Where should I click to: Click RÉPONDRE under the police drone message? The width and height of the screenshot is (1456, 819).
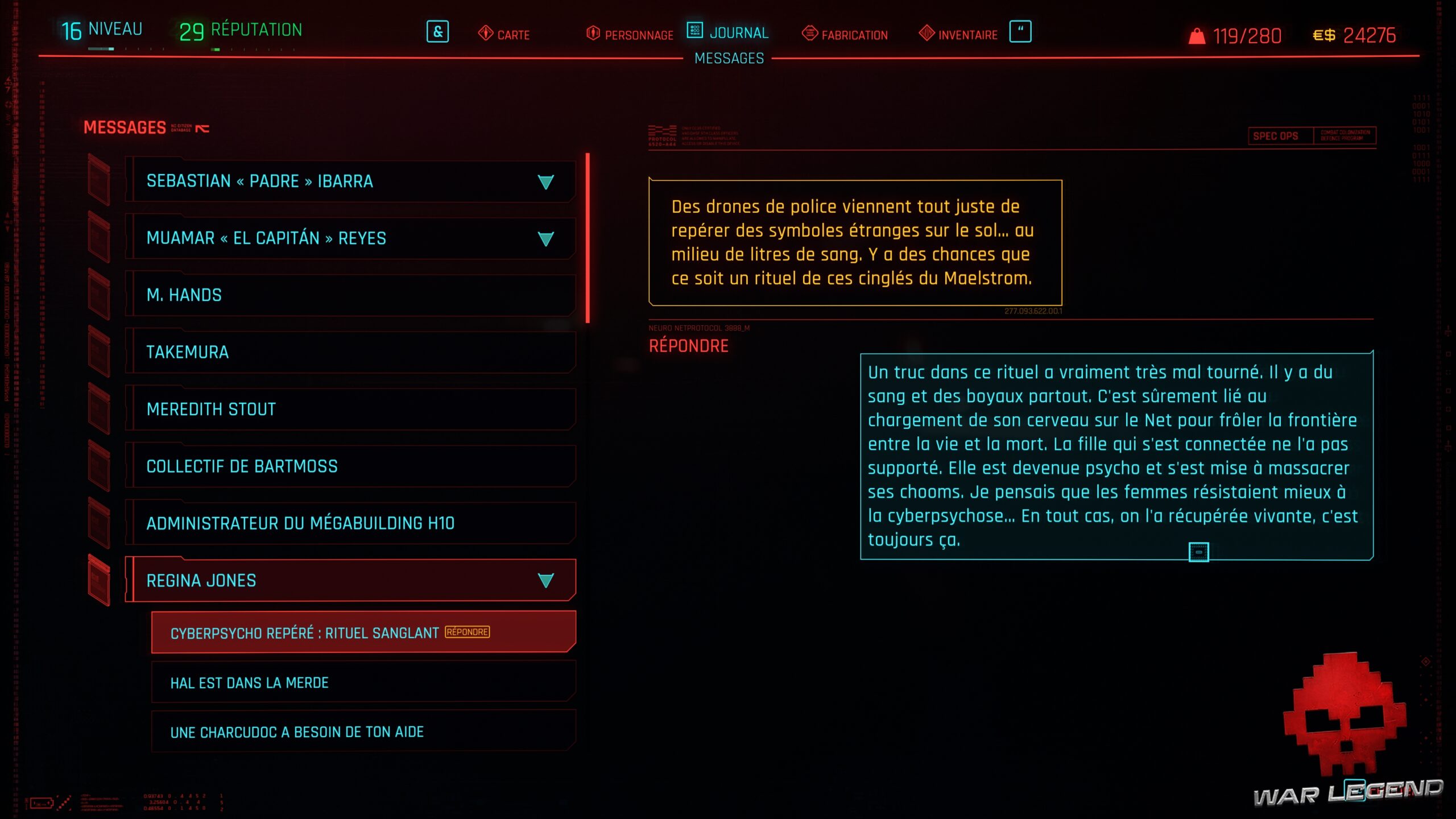[688, 345]
